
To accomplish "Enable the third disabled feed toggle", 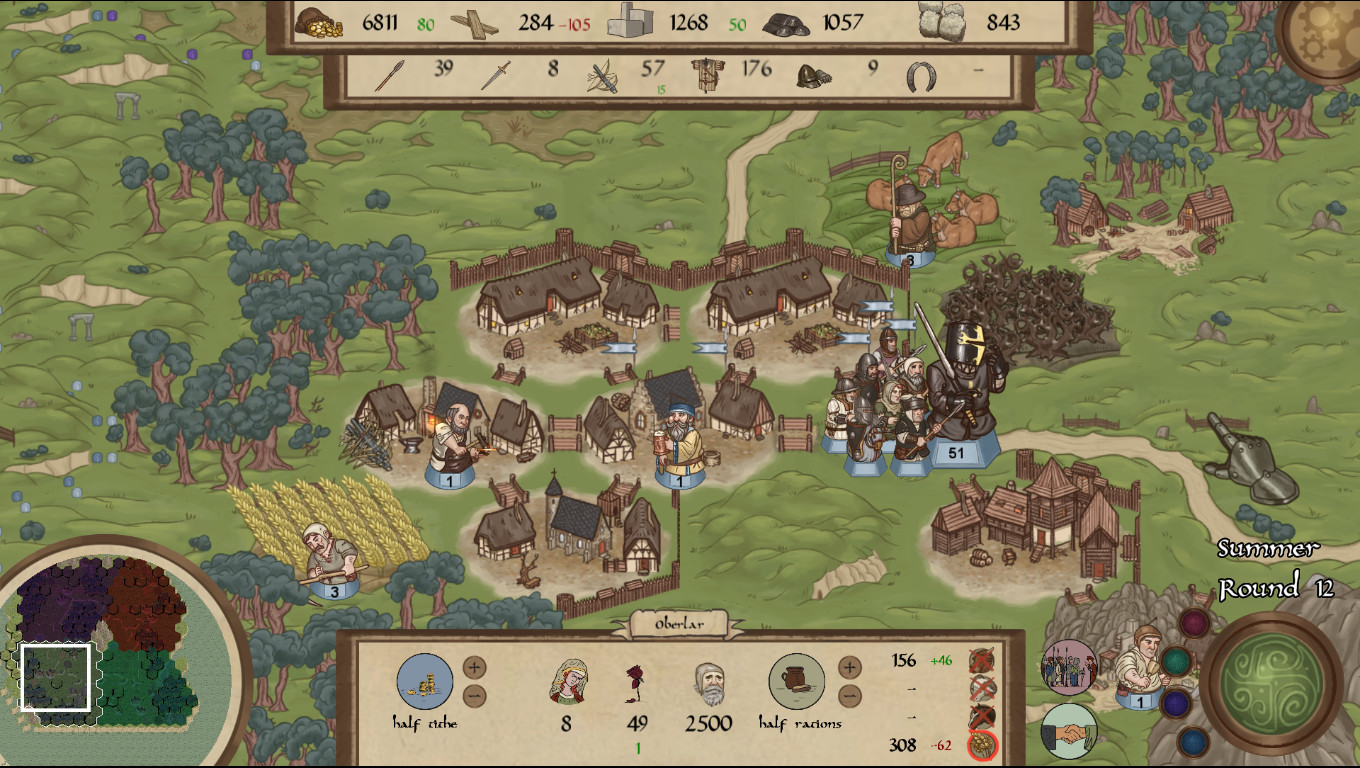I will pos(980,714).
